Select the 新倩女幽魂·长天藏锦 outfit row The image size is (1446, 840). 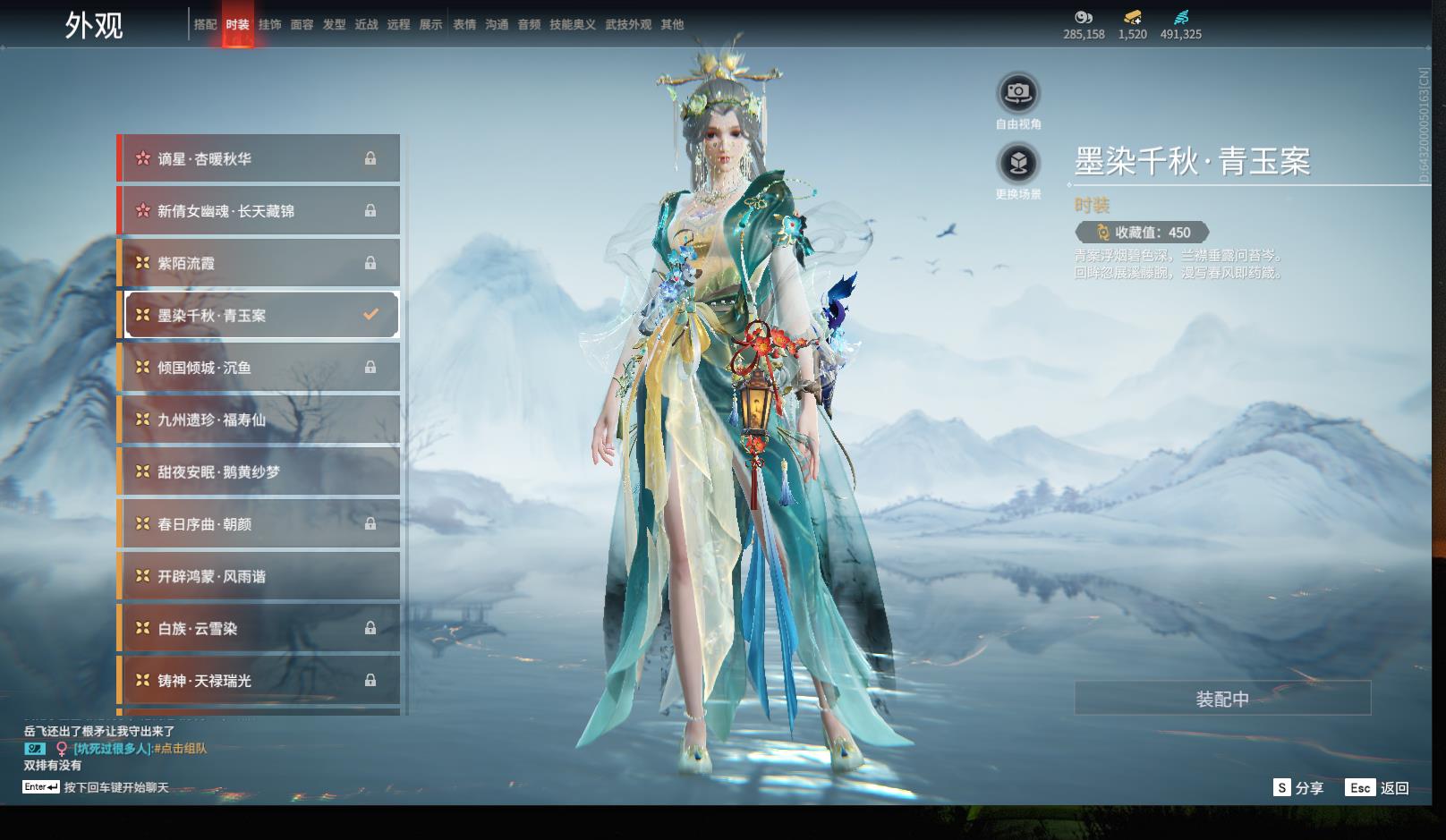pos(259,211)
